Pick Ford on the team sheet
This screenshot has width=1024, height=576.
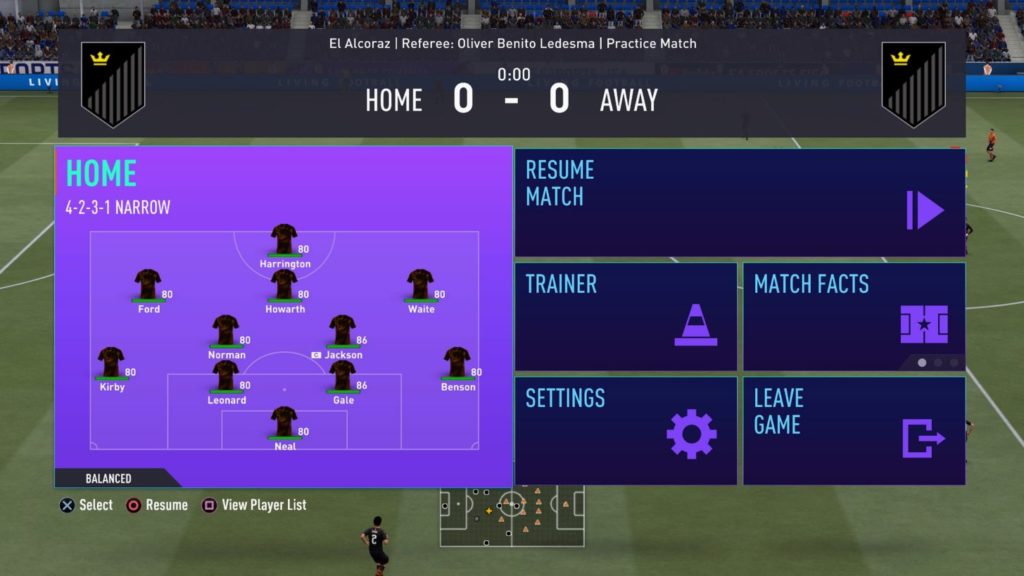click(x=148, y=284)
